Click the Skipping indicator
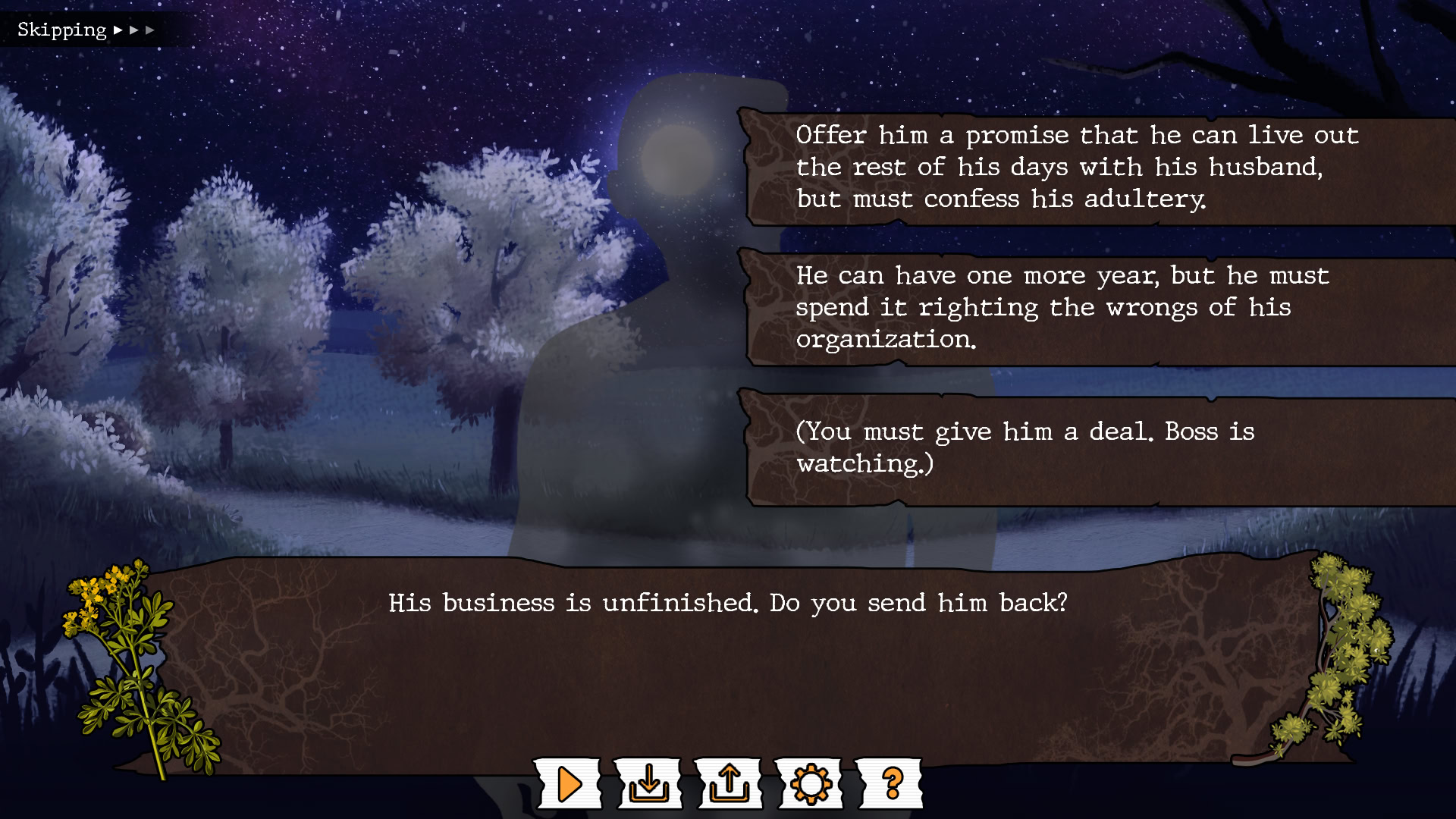Viewport: 1456px width, 819px height. coord(85,30)
